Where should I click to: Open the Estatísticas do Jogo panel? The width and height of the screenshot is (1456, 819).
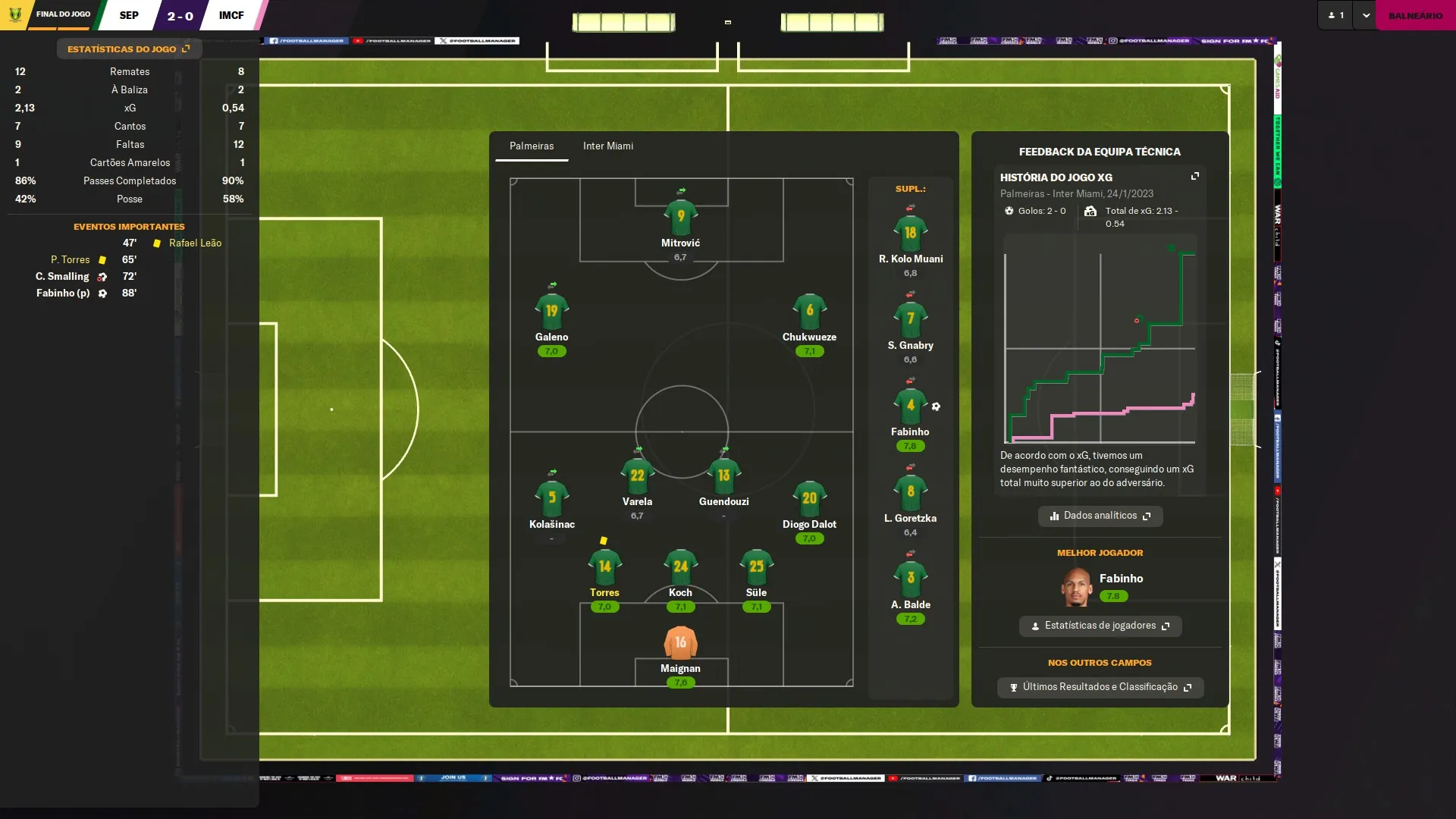pyautogui.click(x=128, y=49)
